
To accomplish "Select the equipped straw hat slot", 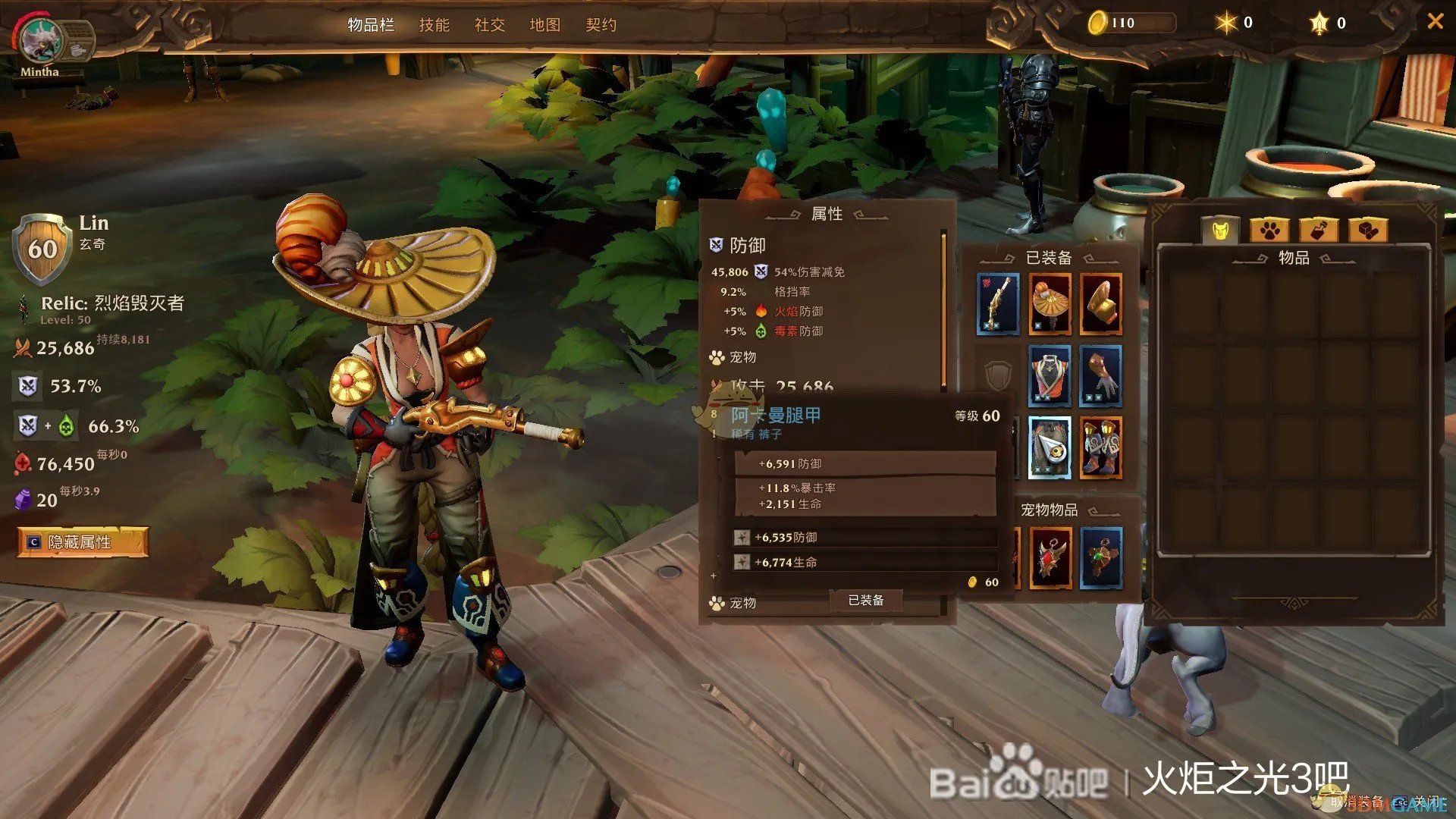I will coord(1049,303).
